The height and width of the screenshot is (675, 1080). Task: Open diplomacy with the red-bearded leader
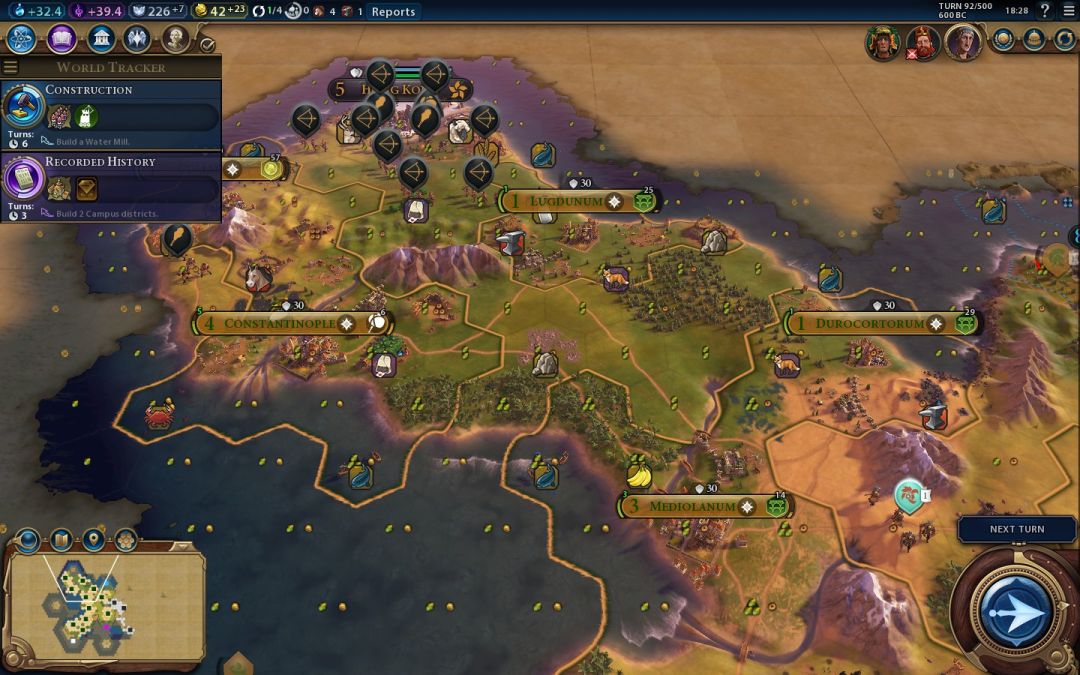[920, 43]
